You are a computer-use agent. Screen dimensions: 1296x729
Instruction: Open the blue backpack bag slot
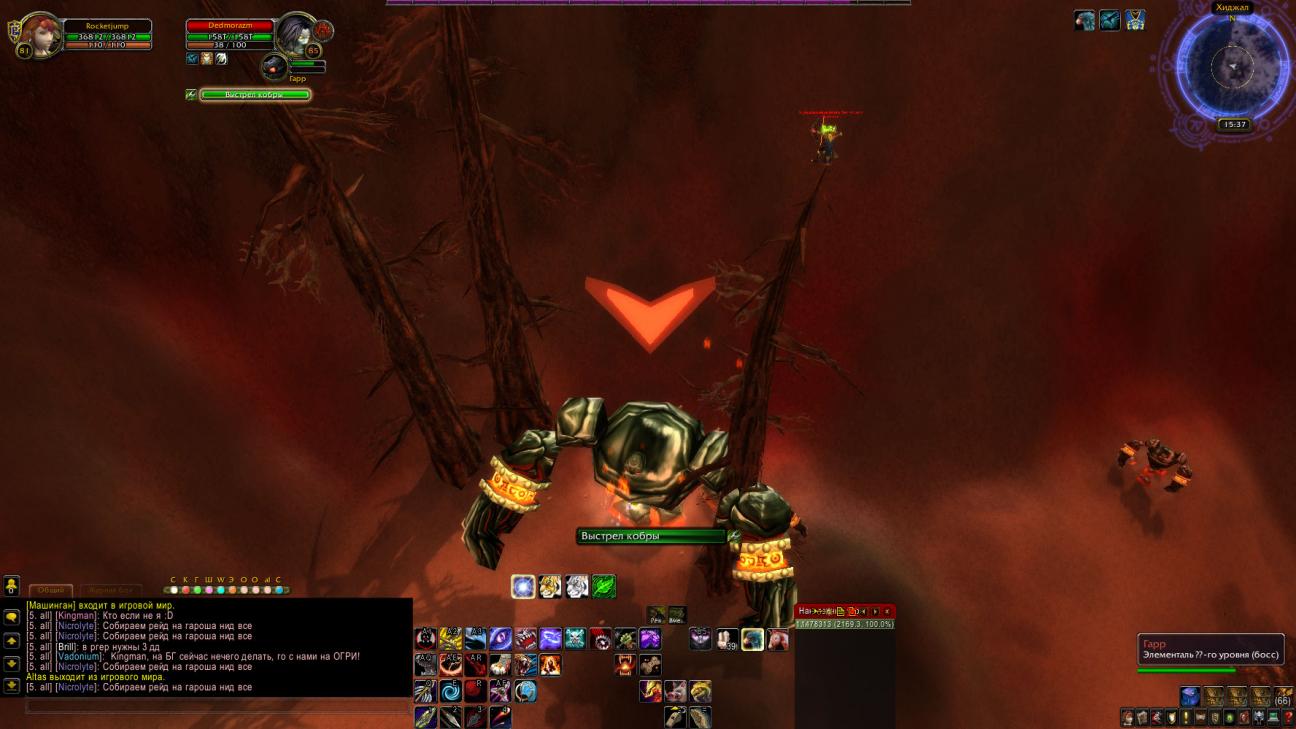point(1189,696)
